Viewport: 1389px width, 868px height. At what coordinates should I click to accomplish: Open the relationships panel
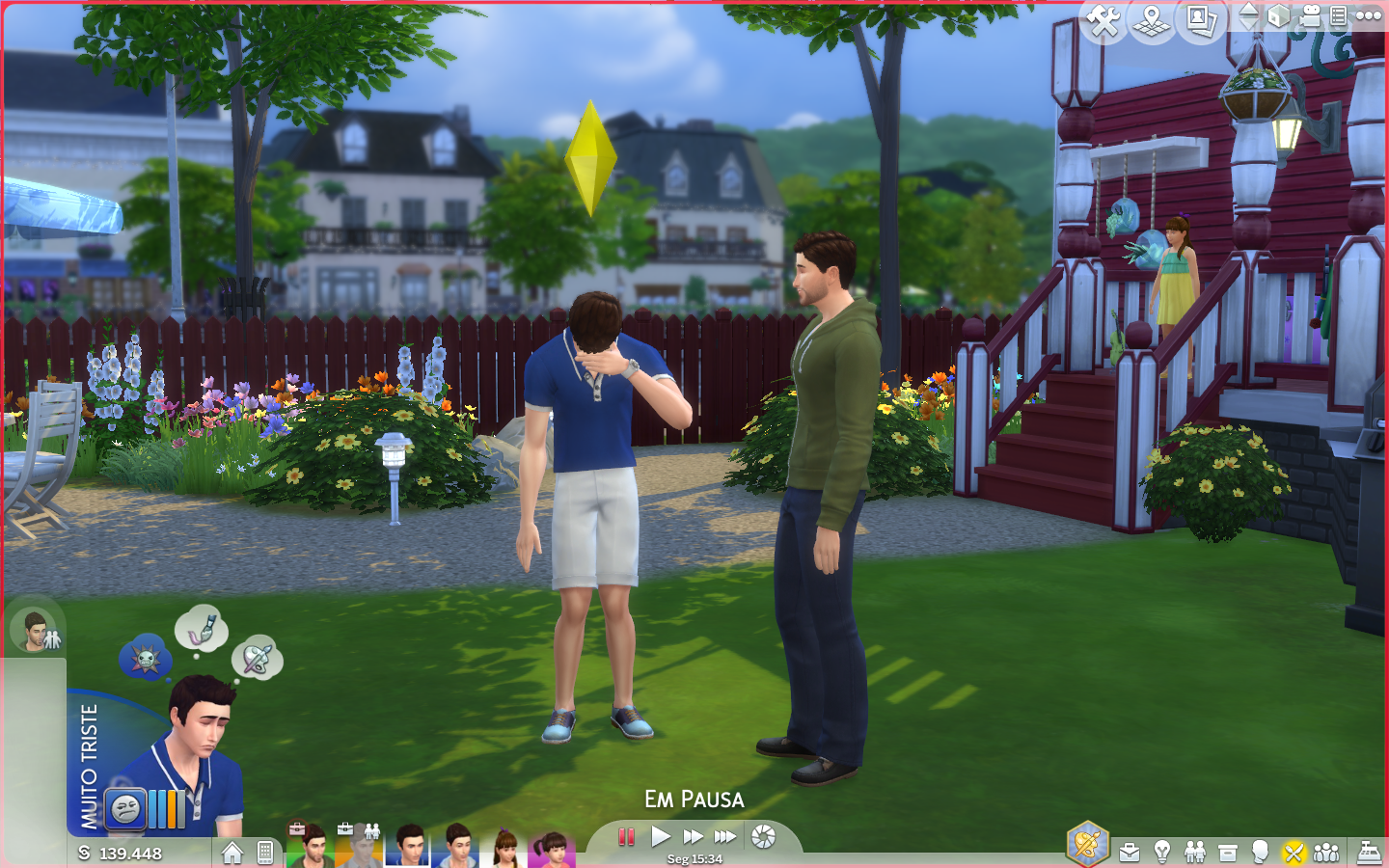pyautogui.click(x=1195, y=852)
